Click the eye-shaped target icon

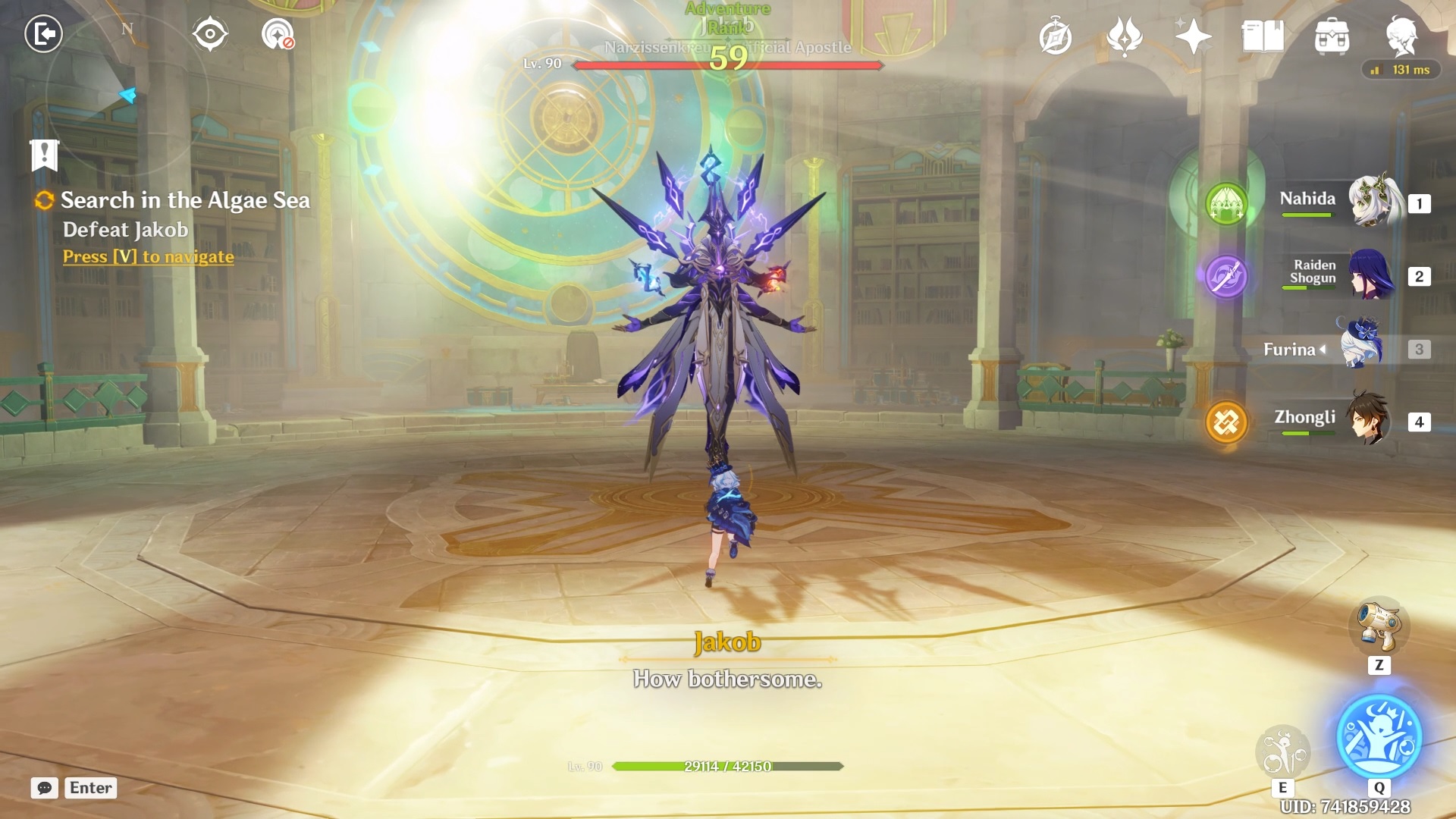click(210, 34)
